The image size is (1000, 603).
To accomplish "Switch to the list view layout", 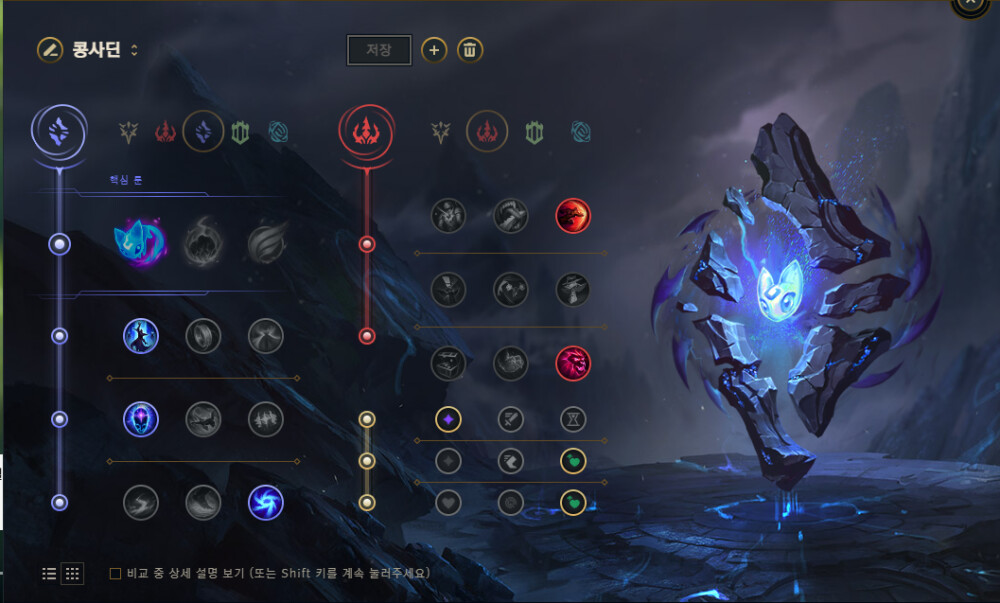I will pyautogui.click(x=49, y=574).
